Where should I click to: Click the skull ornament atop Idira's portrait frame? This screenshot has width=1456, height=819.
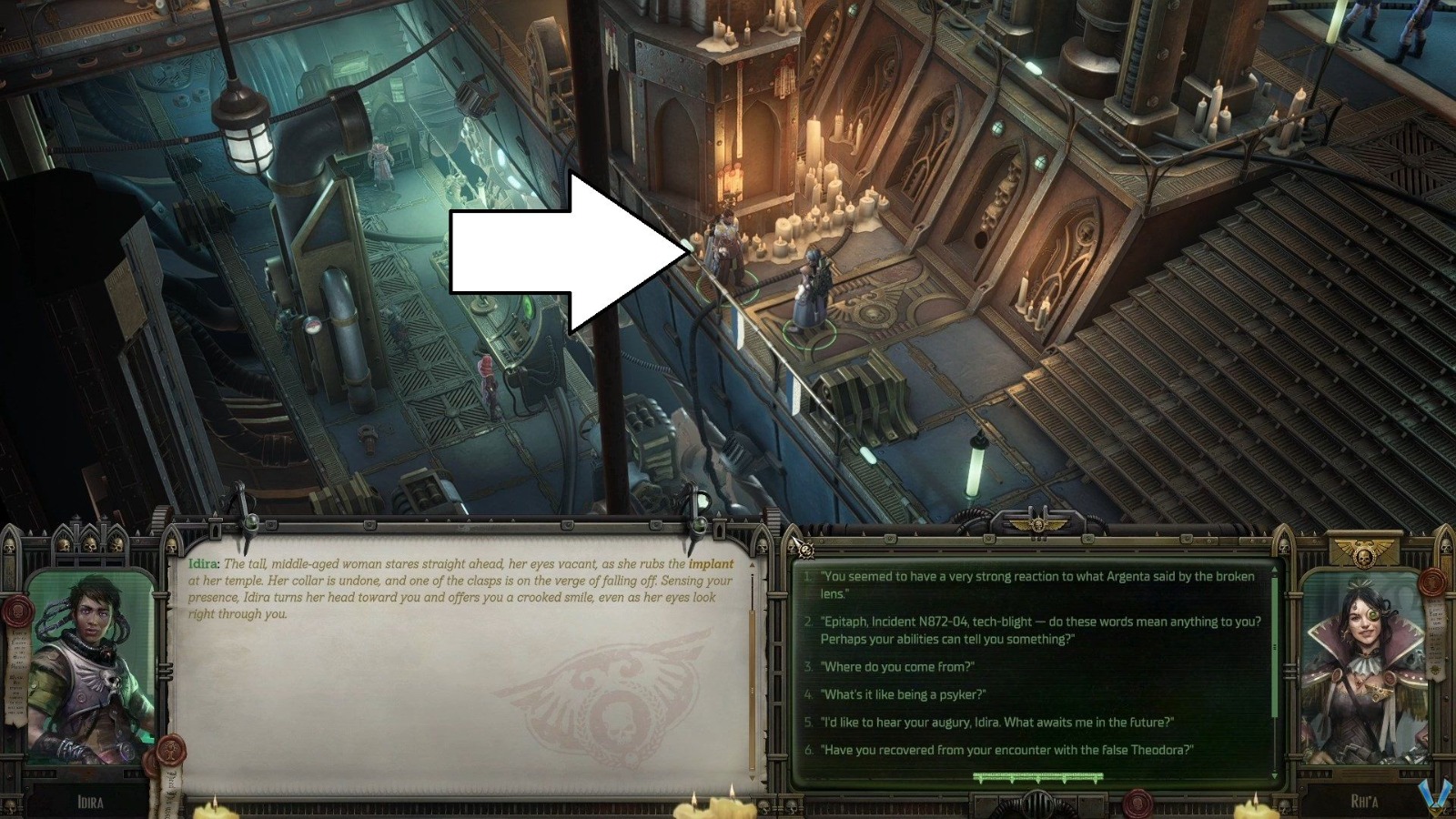coord(89,544)
